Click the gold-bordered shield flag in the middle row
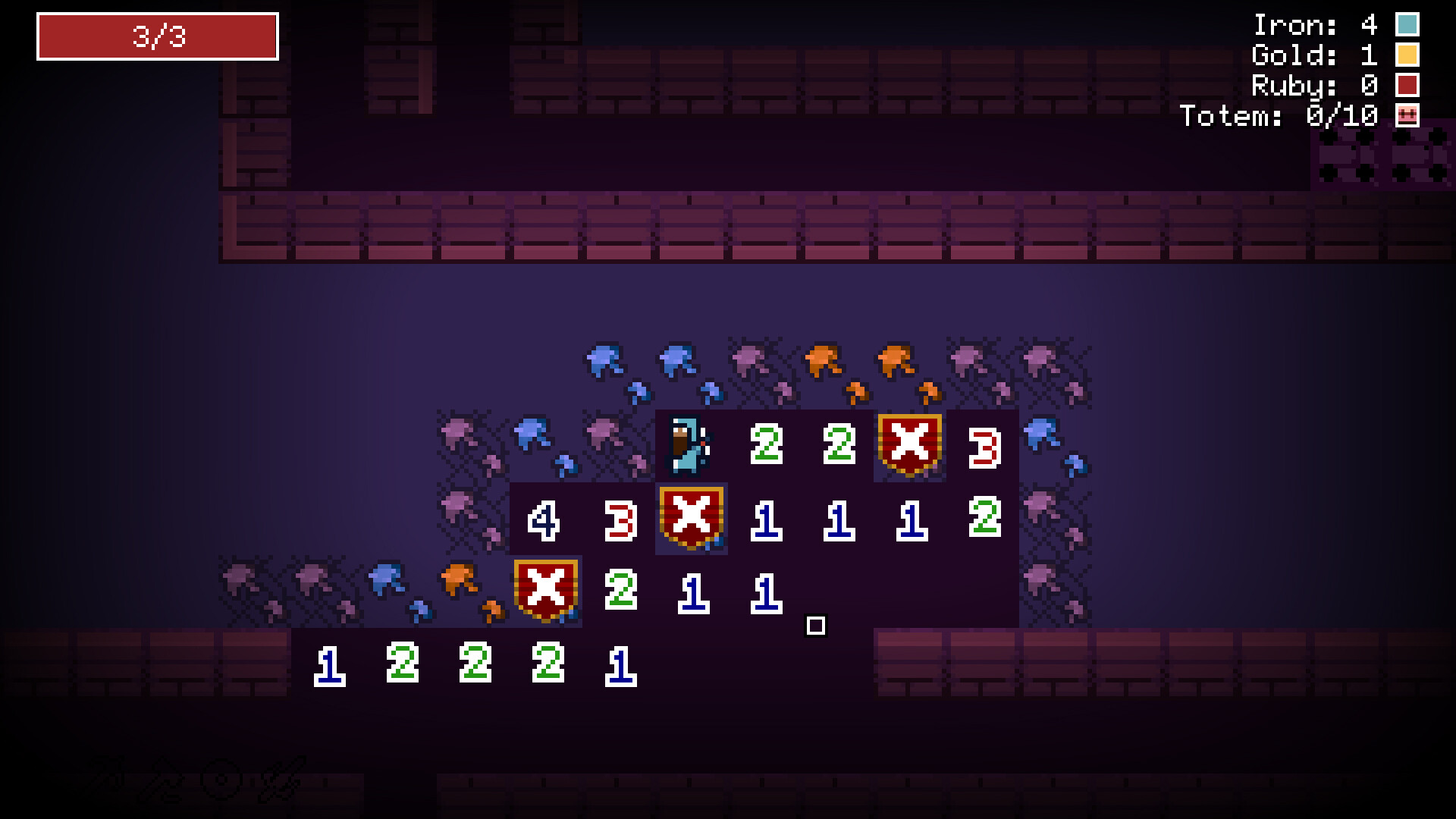The height and width of the screenshot is (819, 1456). [690, 517]
